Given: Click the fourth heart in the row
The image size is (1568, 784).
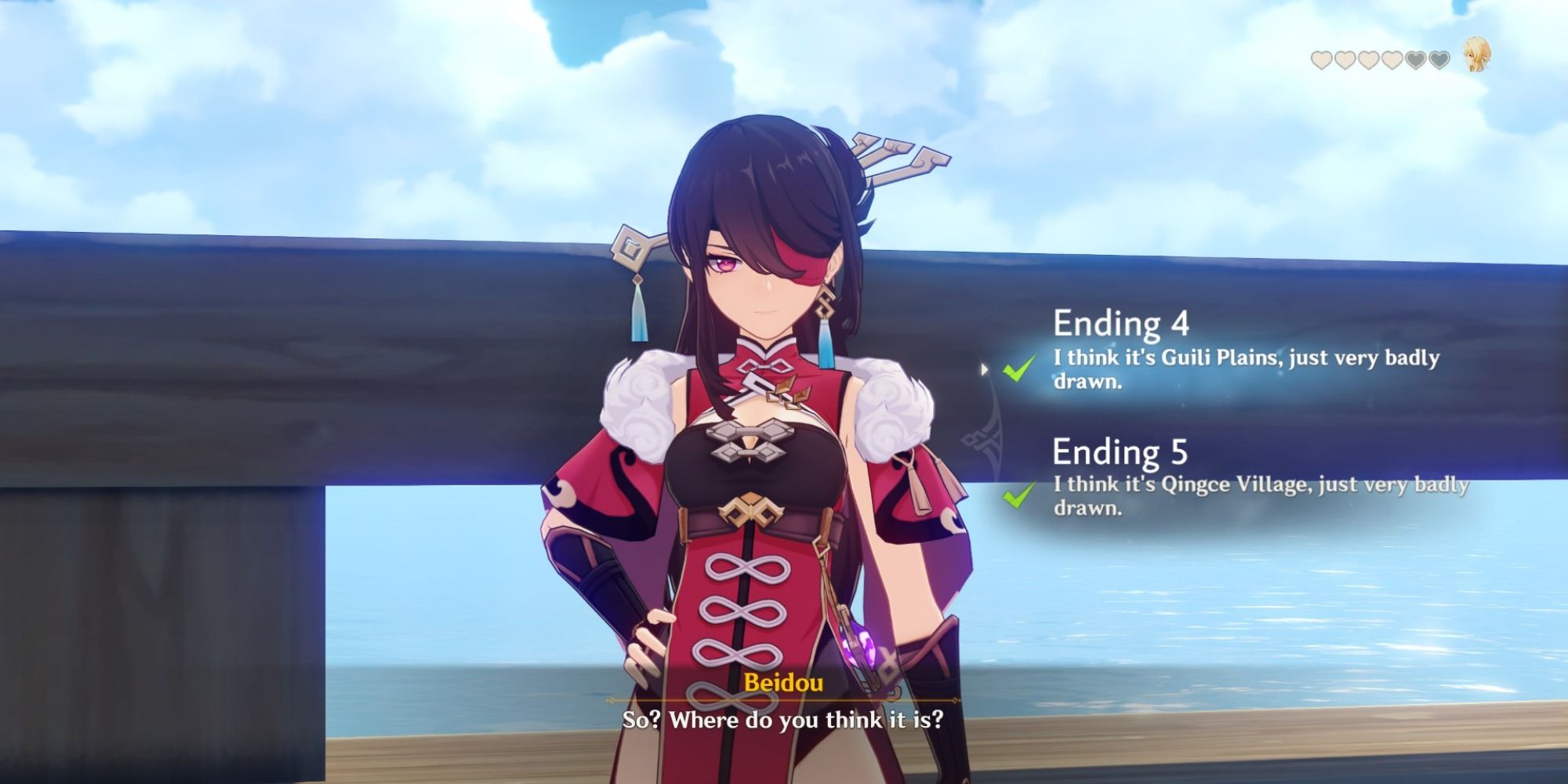Looking at the screenshot, I should [1391, 60].
